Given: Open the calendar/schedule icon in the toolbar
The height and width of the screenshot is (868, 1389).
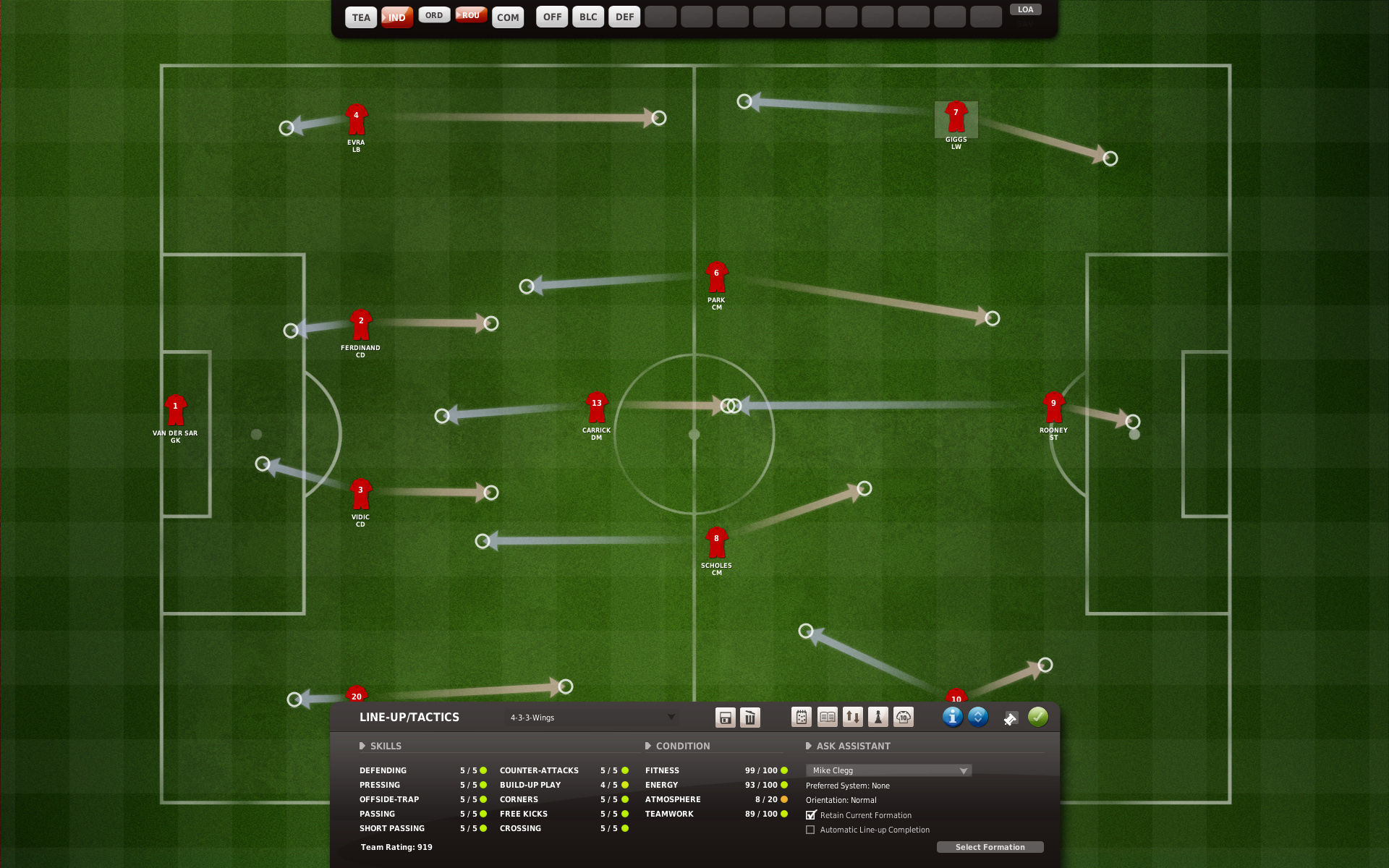Looking at the screenshot, I should tap(800, 717).
